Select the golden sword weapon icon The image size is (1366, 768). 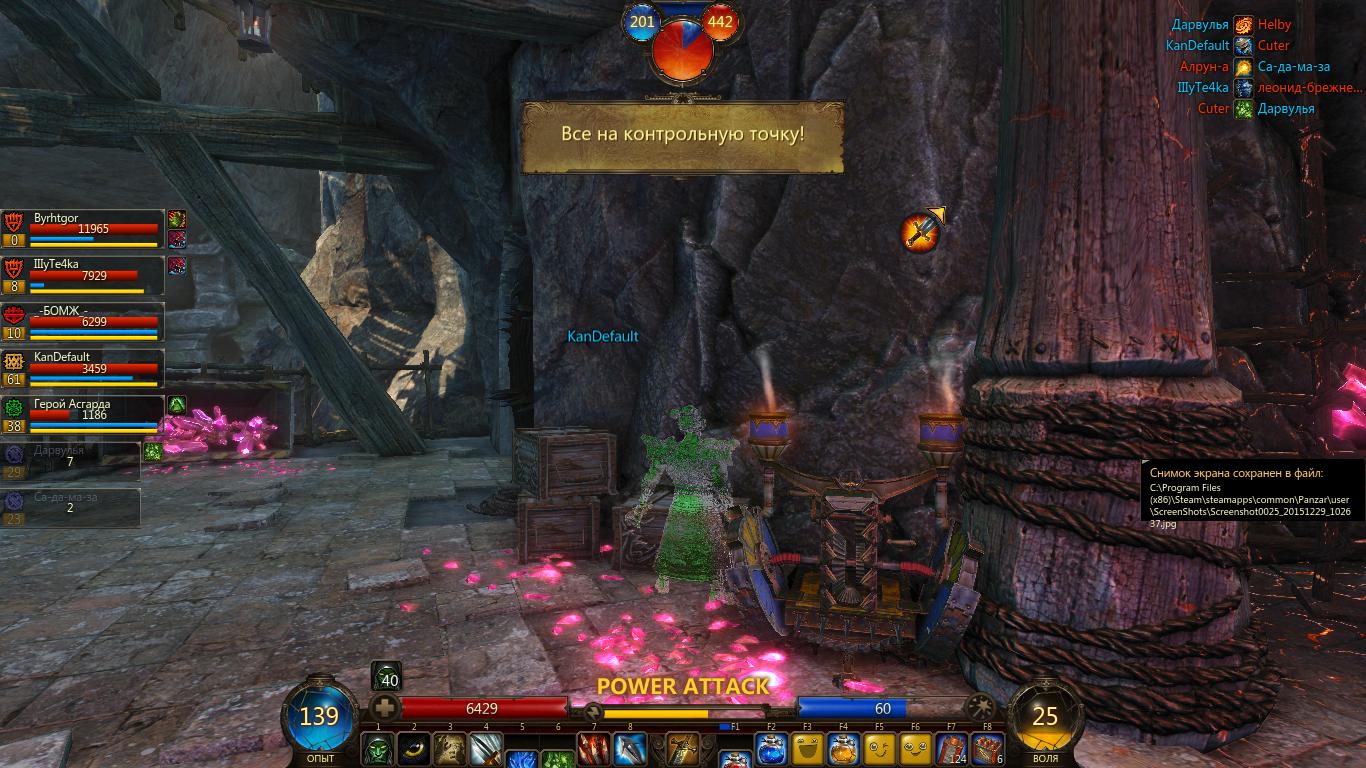coord(683,749)
